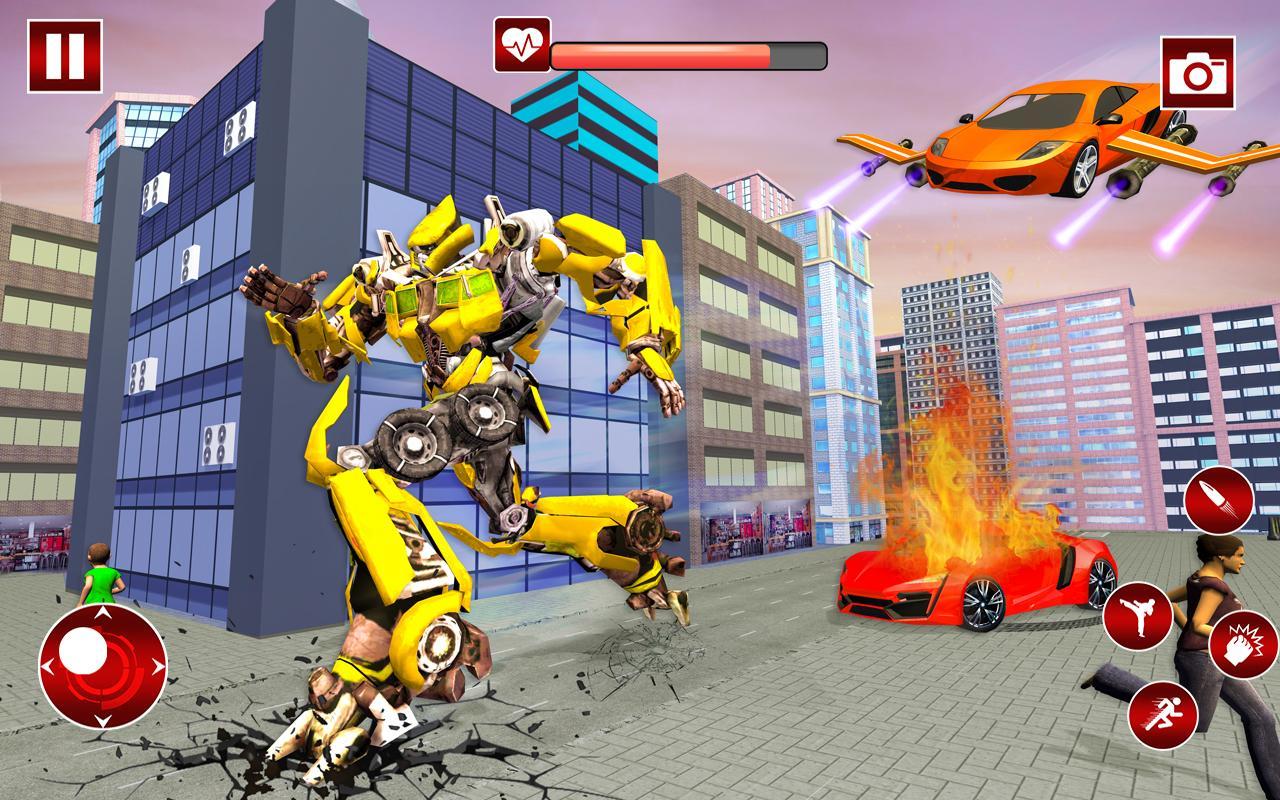This screenshot has width=1280, height=800.
Task: Tap the joystick's right arrow
Action: coord(157,664)
